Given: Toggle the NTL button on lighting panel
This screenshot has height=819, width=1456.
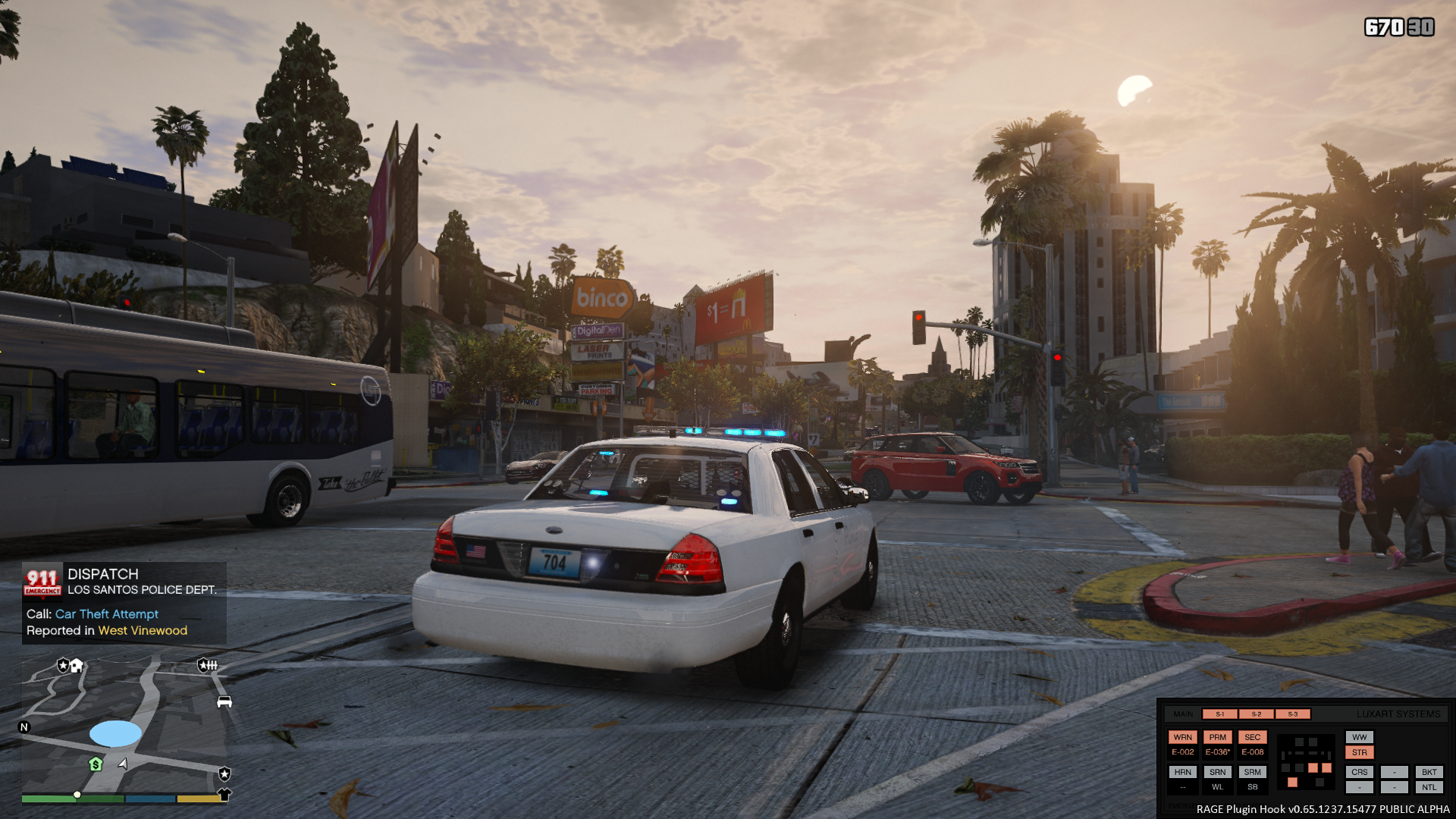Looking at the screenshot, I should click(1429, 787).
